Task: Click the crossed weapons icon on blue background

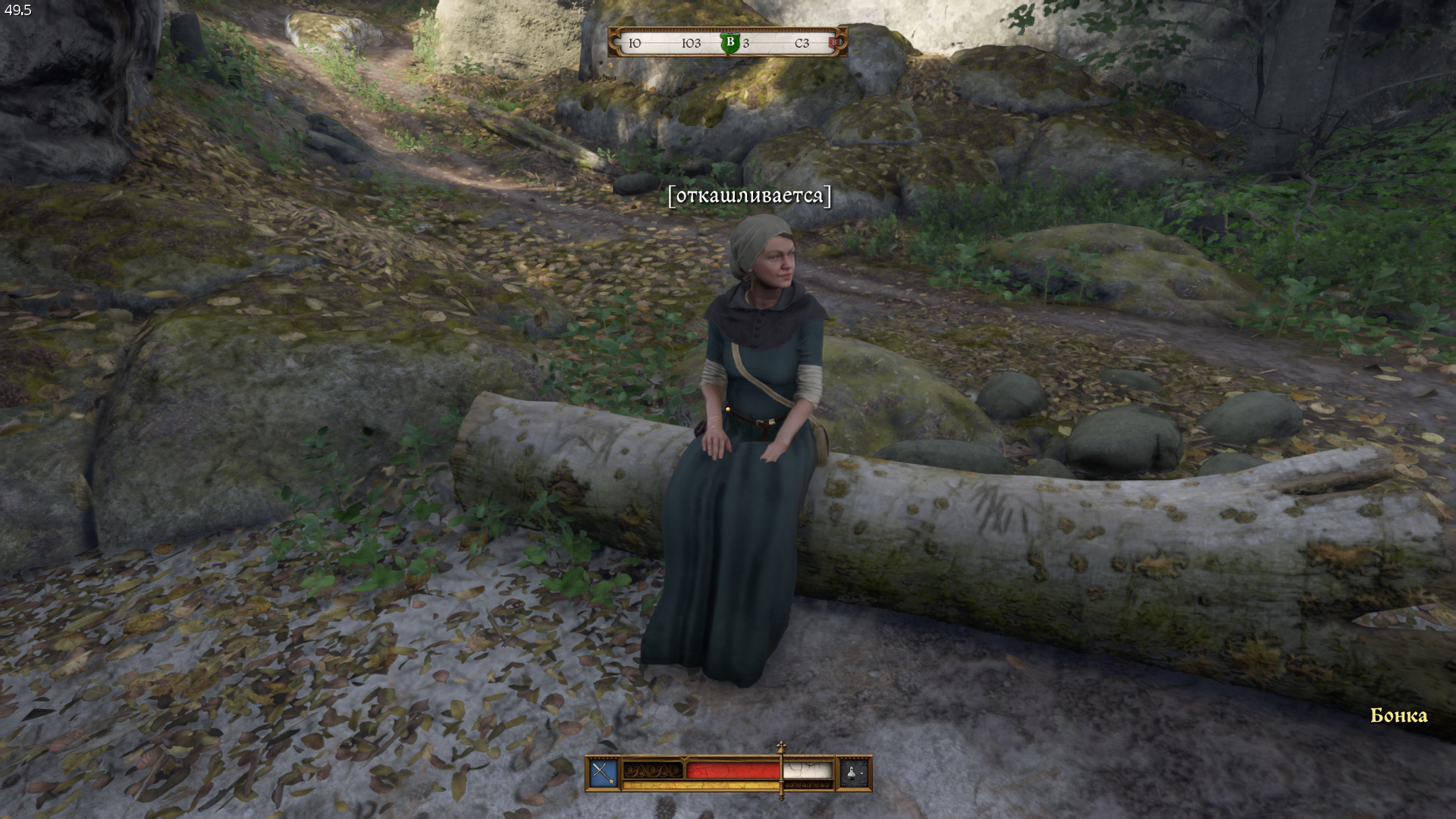Action: click(604, 773)
